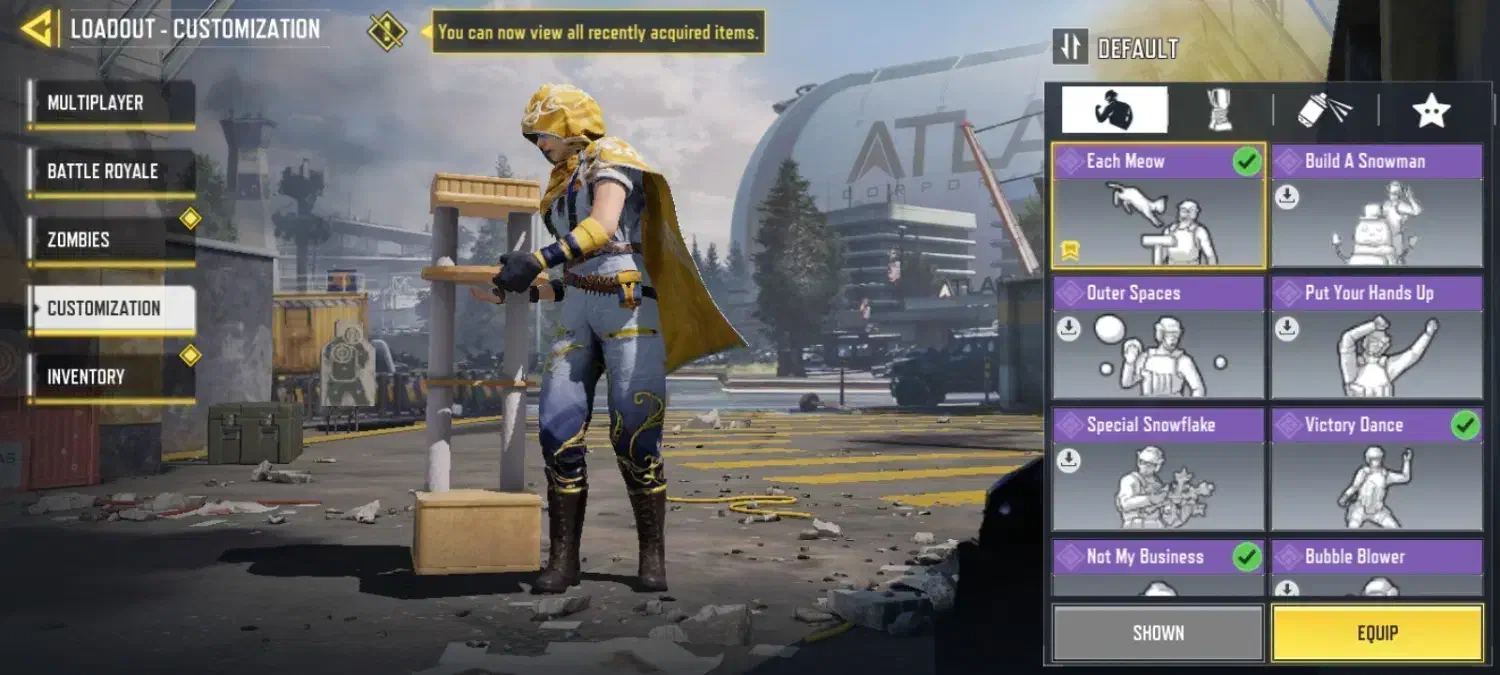Open the Inventory menu
This screenshot has width=1500, height=675.
tap(111, 377)
